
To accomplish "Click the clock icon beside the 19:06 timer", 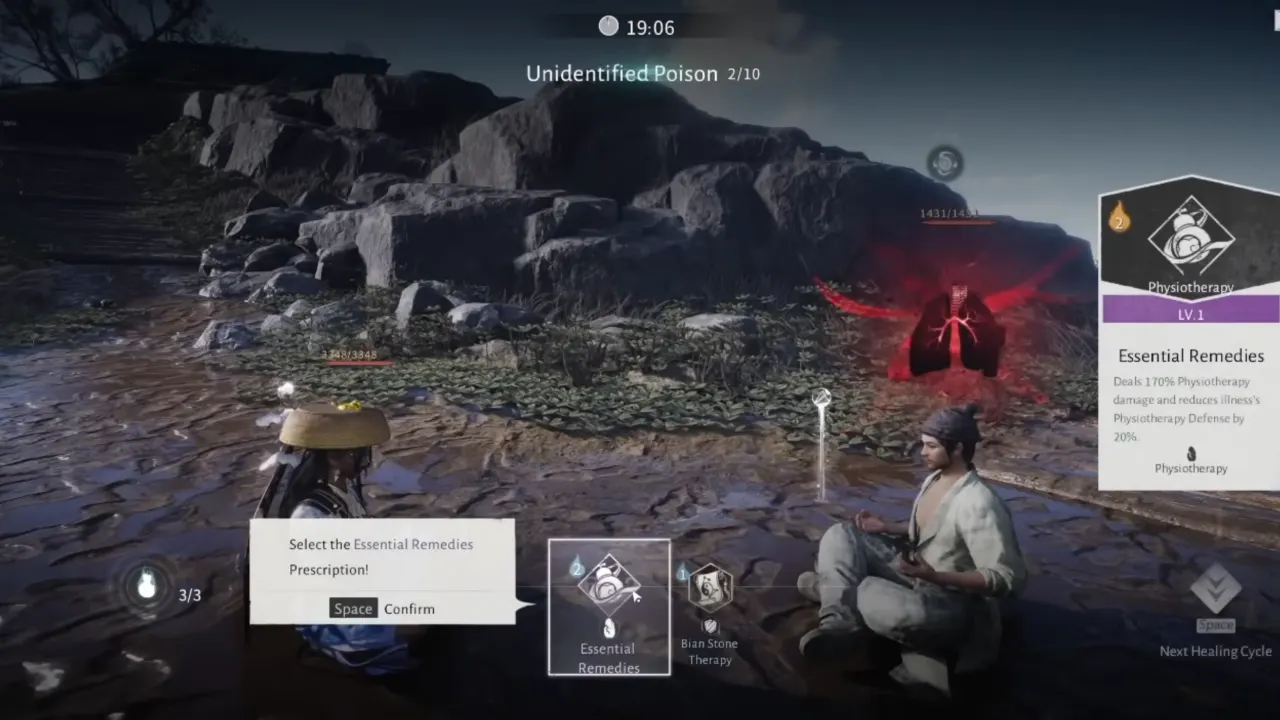I will pyautogui.click(x=610, y=27).
